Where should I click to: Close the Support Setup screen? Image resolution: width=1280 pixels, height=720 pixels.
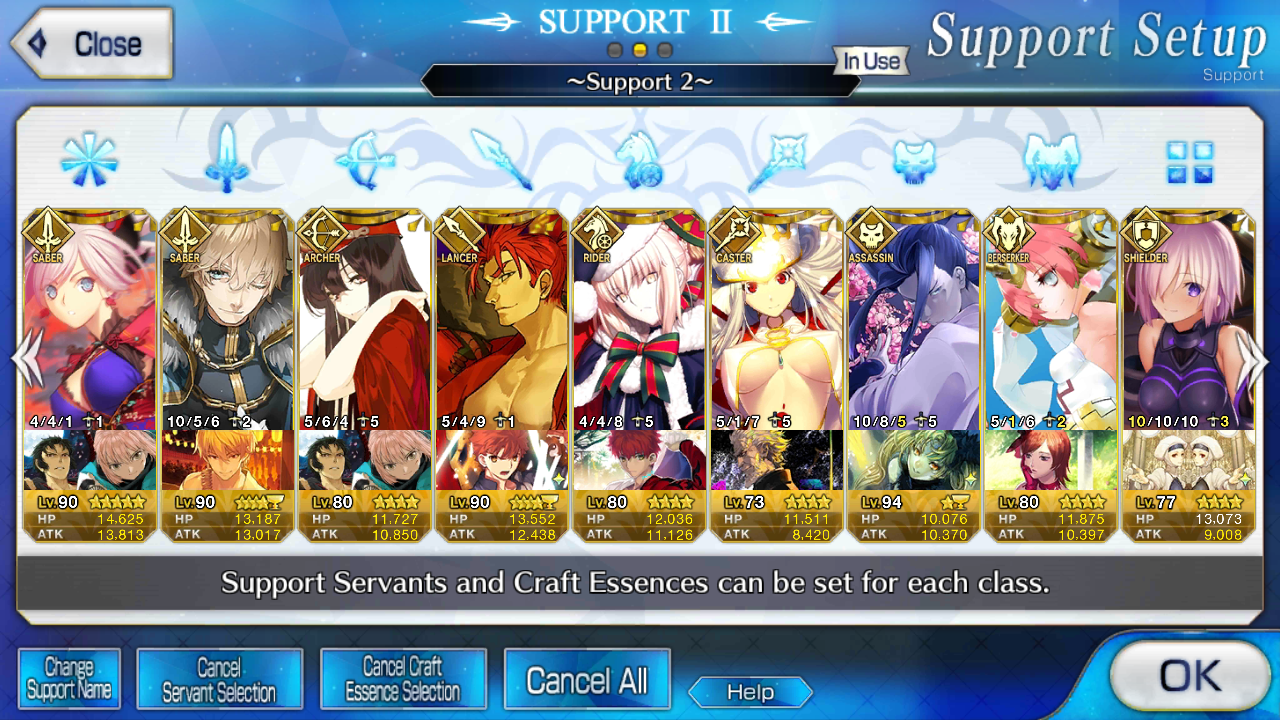91,44
